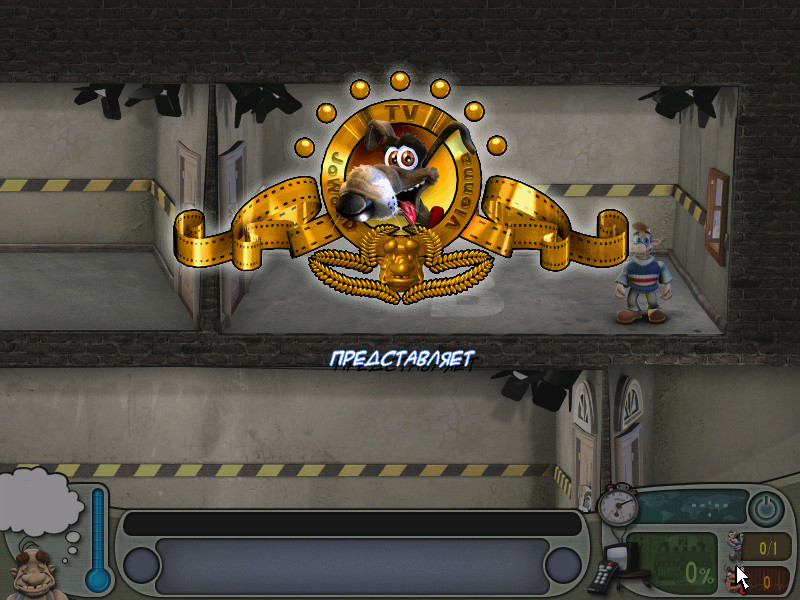Click the inventory bar's right round scroll button
This screenshot has height=600, width=800.
click(562, 565)
